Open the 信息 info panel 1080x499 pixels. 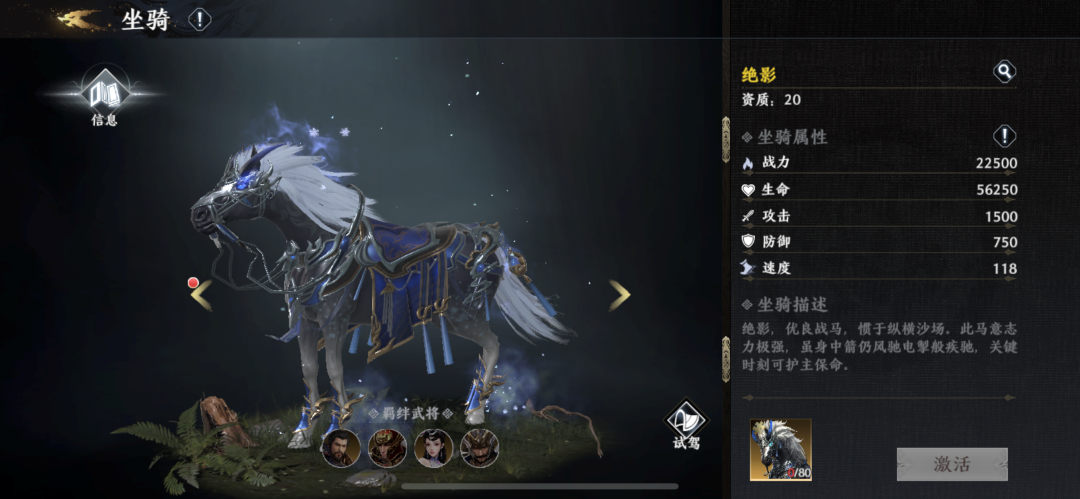point(103,97)
